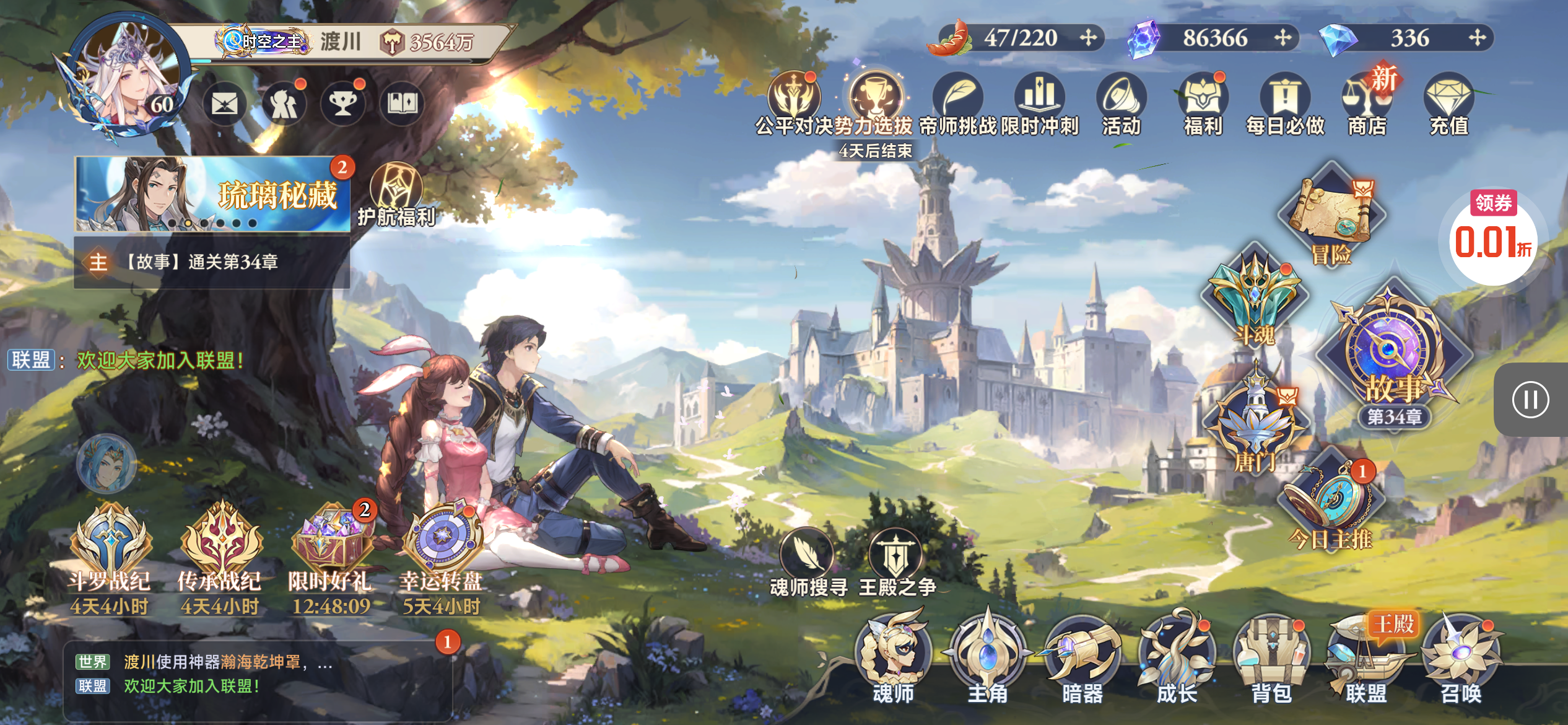Open the mail envelope icon
Screen dimensions: 1568x725
224,103
